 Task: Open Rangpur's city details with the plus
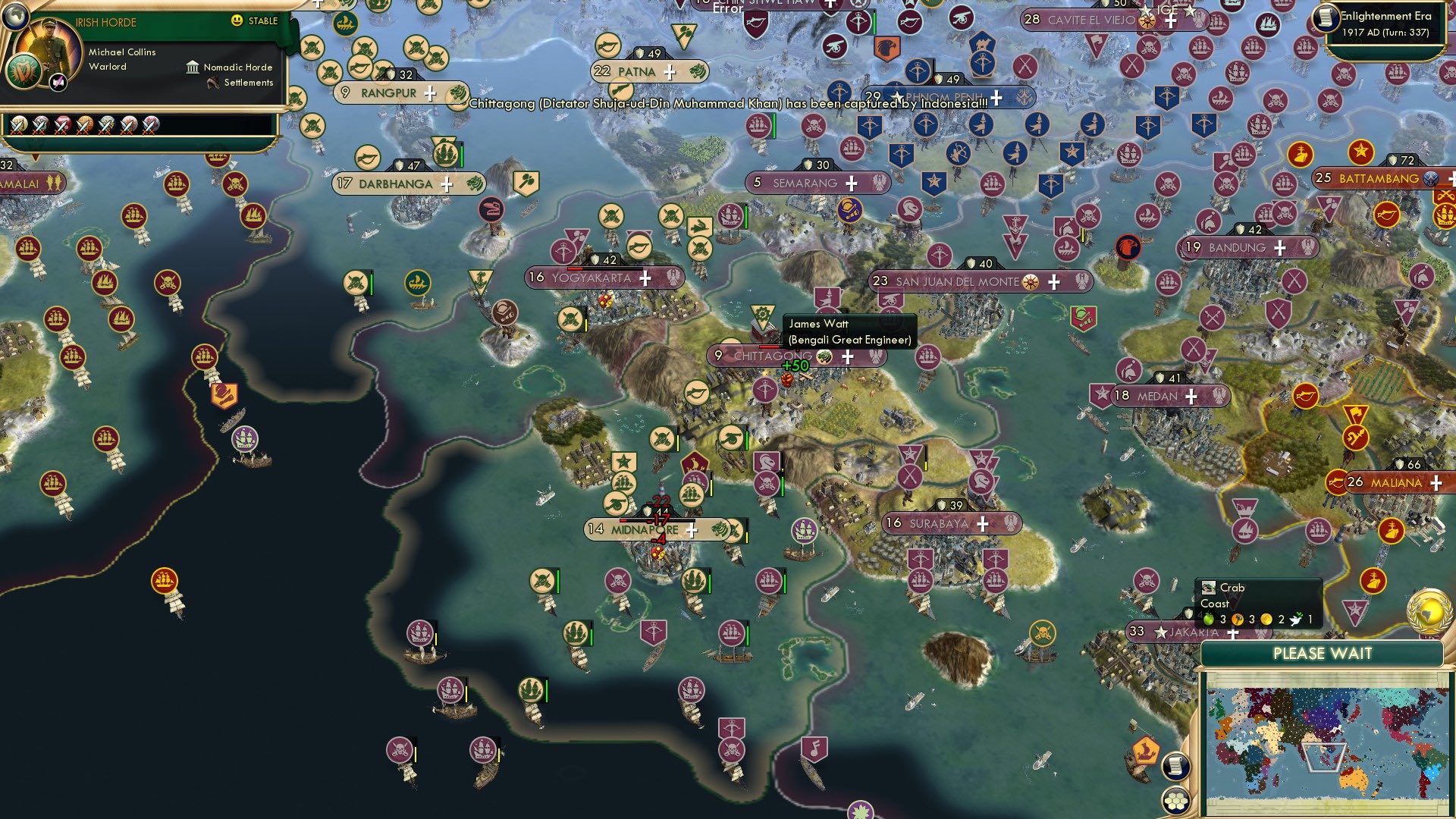(429, 93)
